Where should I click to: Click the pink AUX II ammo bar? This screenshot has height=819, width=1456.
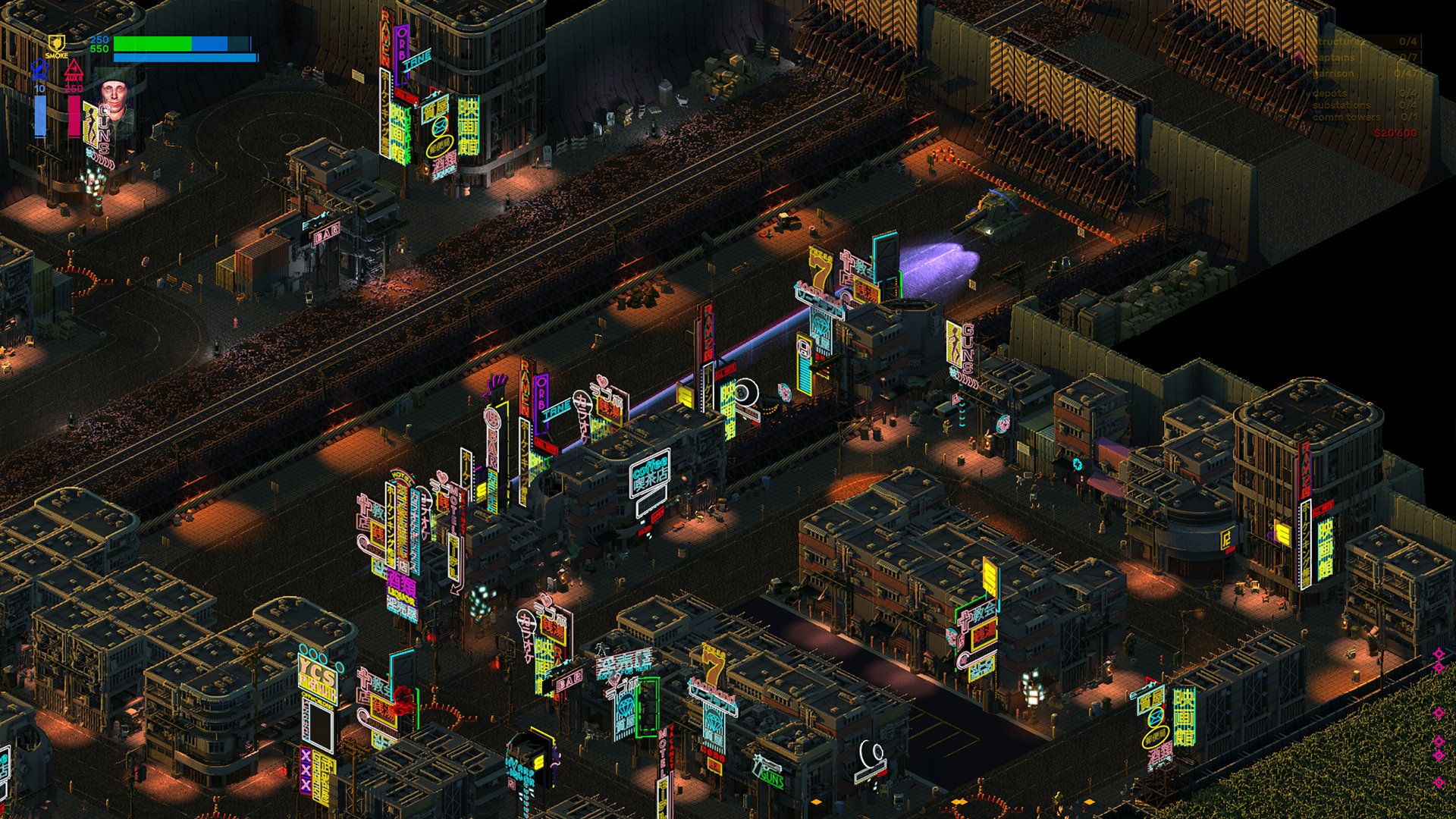pos(74,115)
